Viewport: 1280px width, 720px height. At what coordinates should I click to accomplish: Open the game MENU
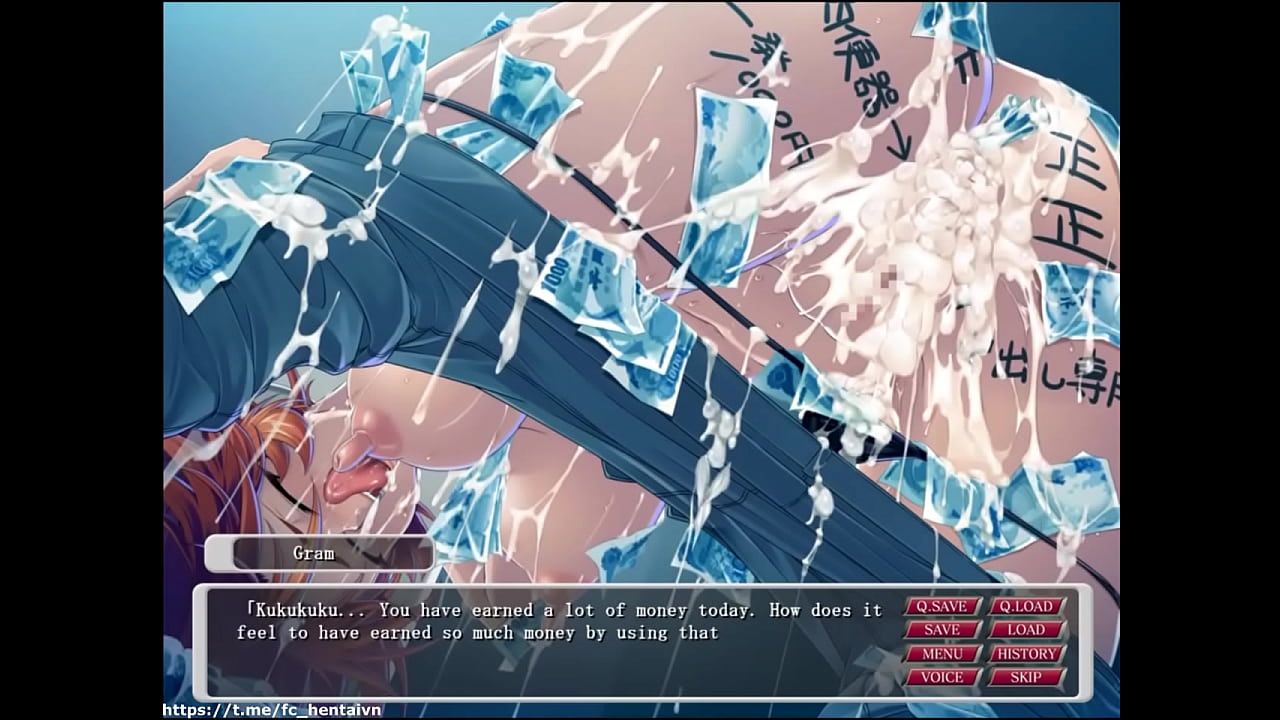tap(942, 654)
